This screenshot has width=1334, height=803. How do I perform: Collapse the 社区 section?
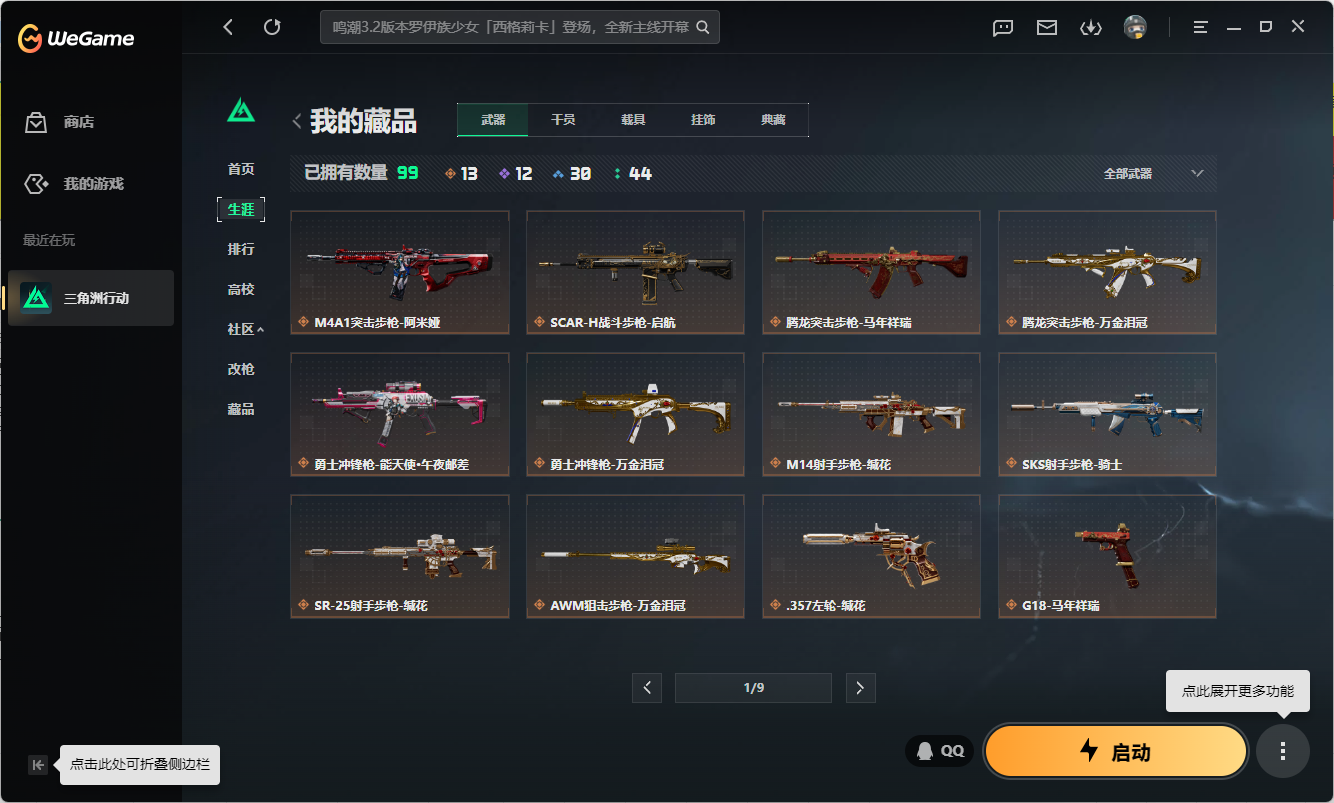pos(245,328)
